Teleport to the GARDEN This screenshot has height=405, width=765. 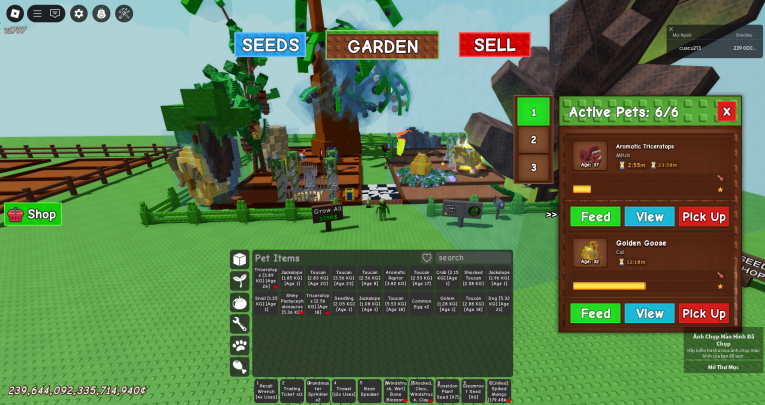point(382,46)
